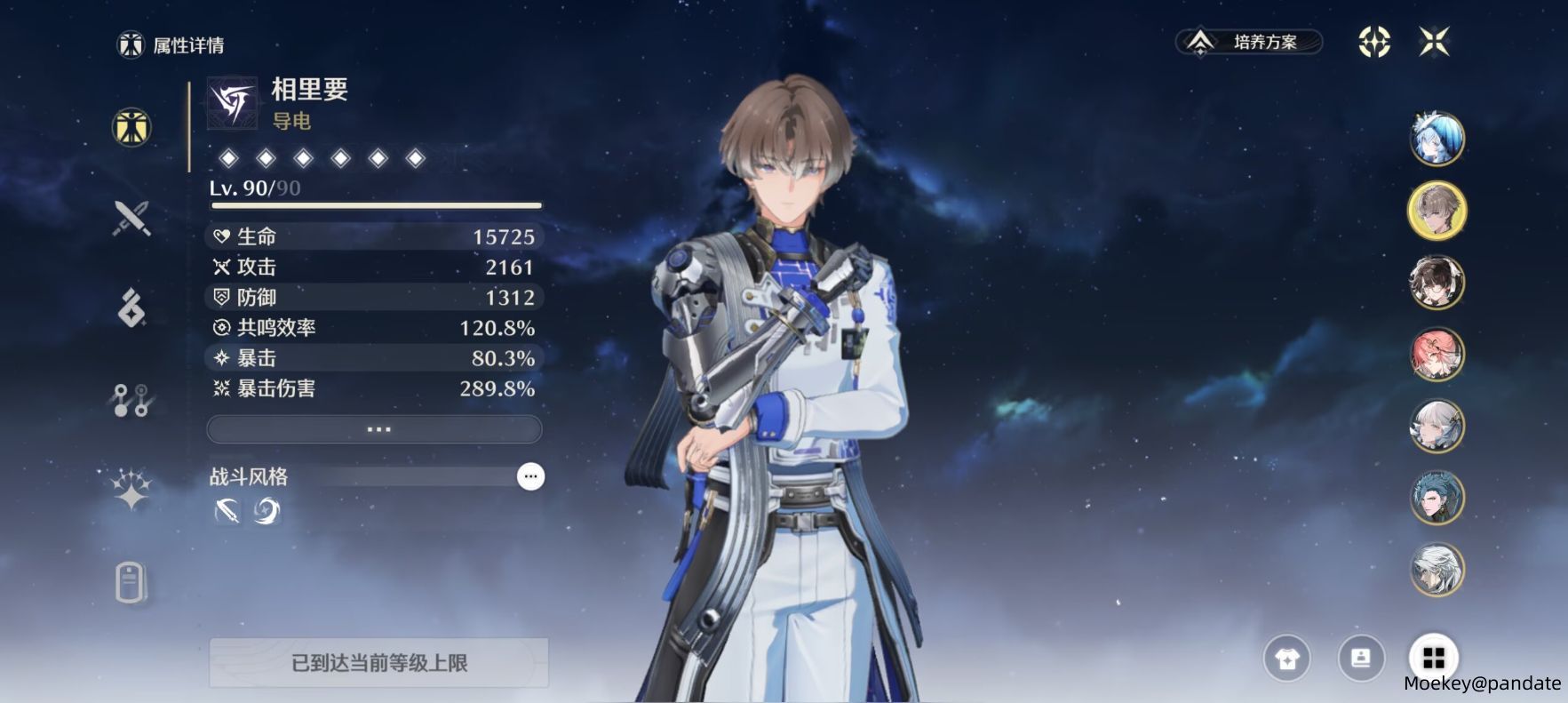
Task: Click the 已到达当前等级上限 level cap button
Action: 378,663
